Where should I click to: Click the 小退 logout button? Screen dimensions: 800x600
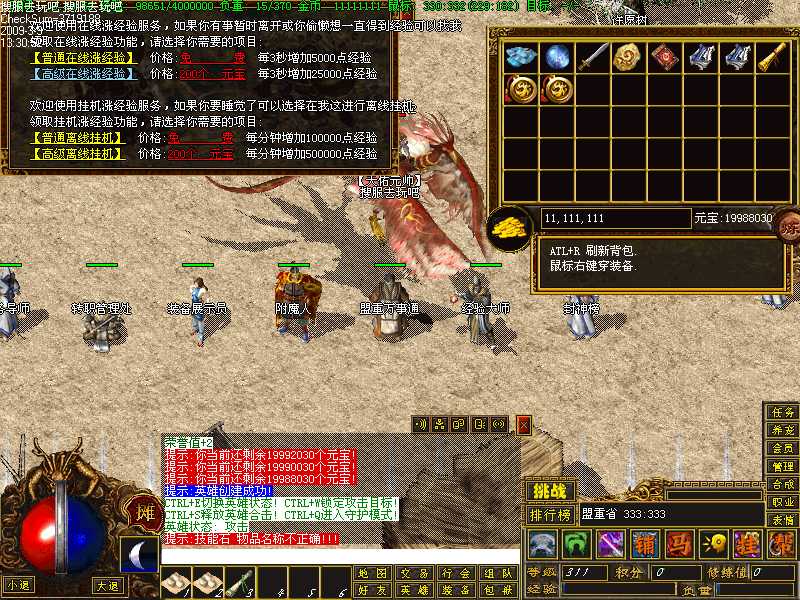tap(18, 585)
